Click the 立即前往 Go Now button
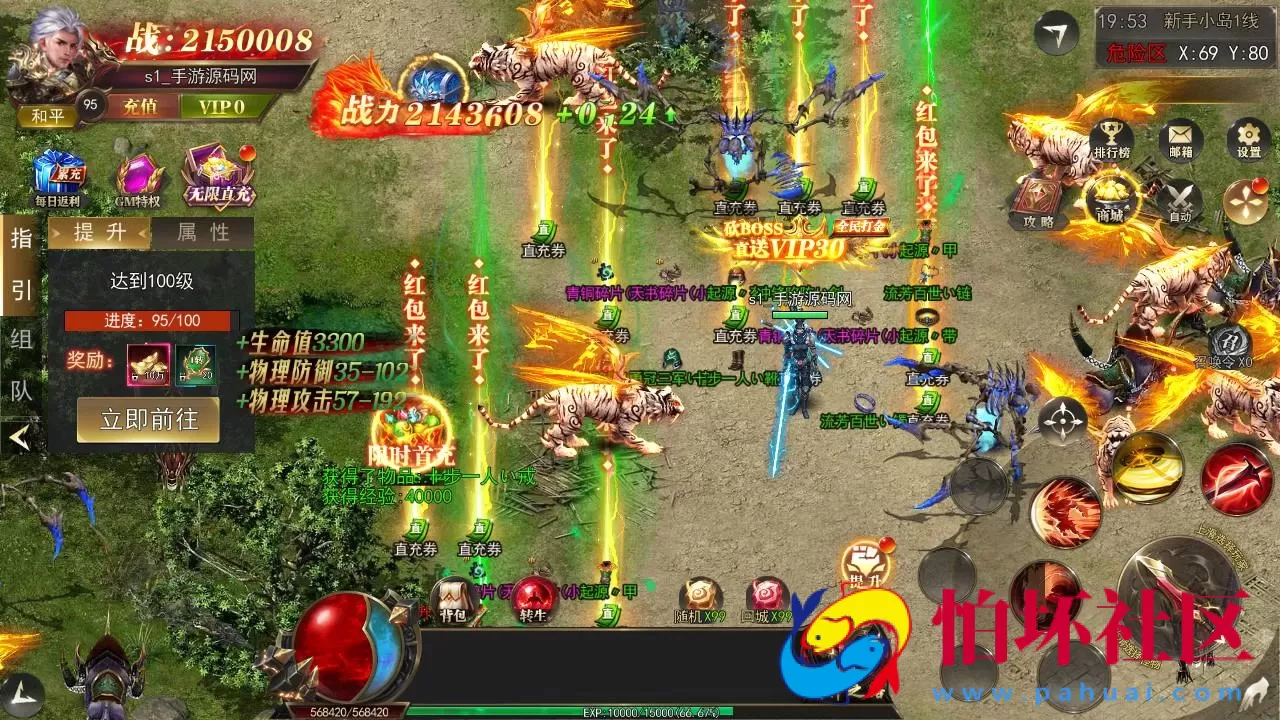 (148, 420)
